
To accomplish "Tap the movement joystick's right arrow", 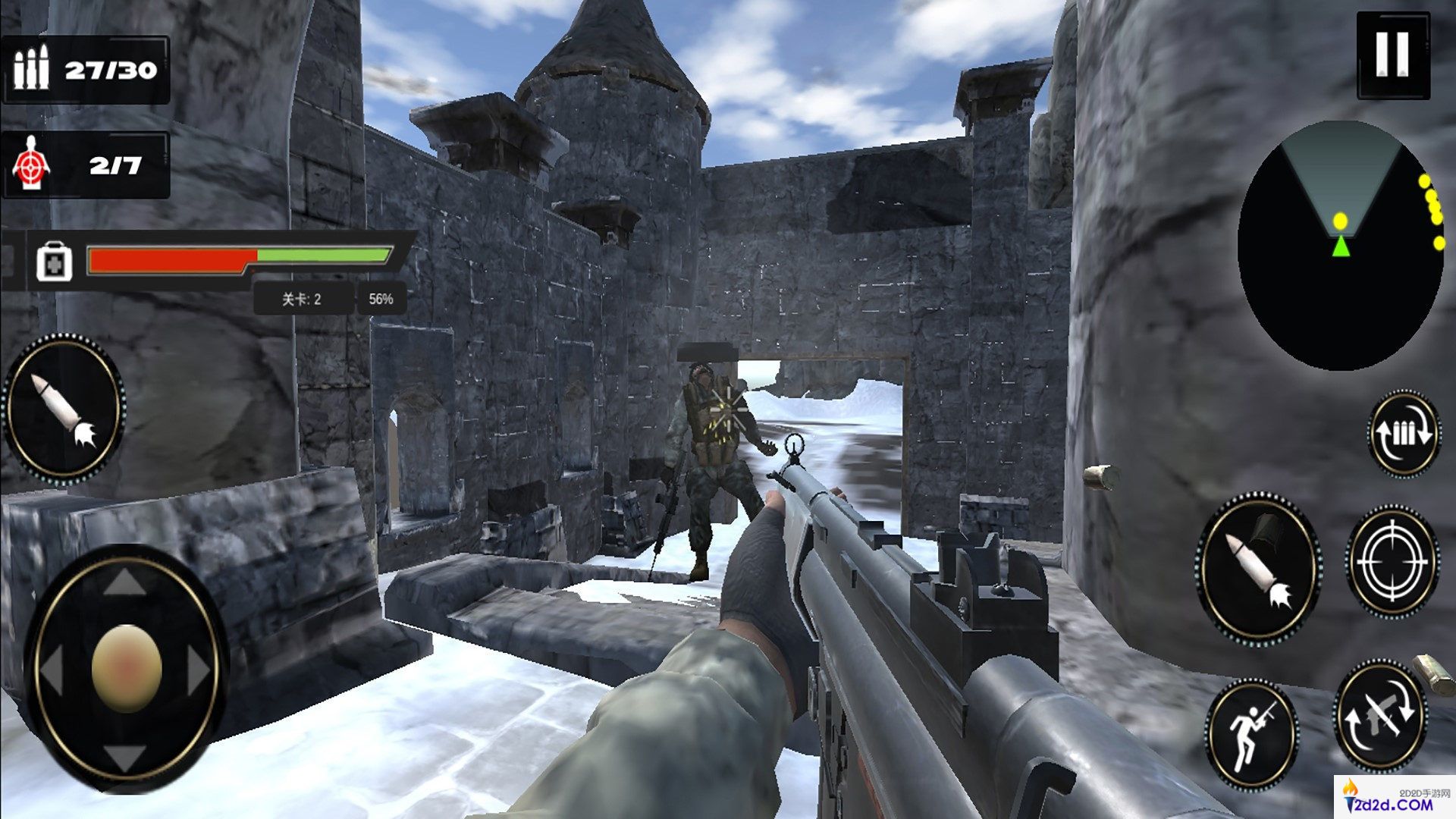I will point(199,670).
